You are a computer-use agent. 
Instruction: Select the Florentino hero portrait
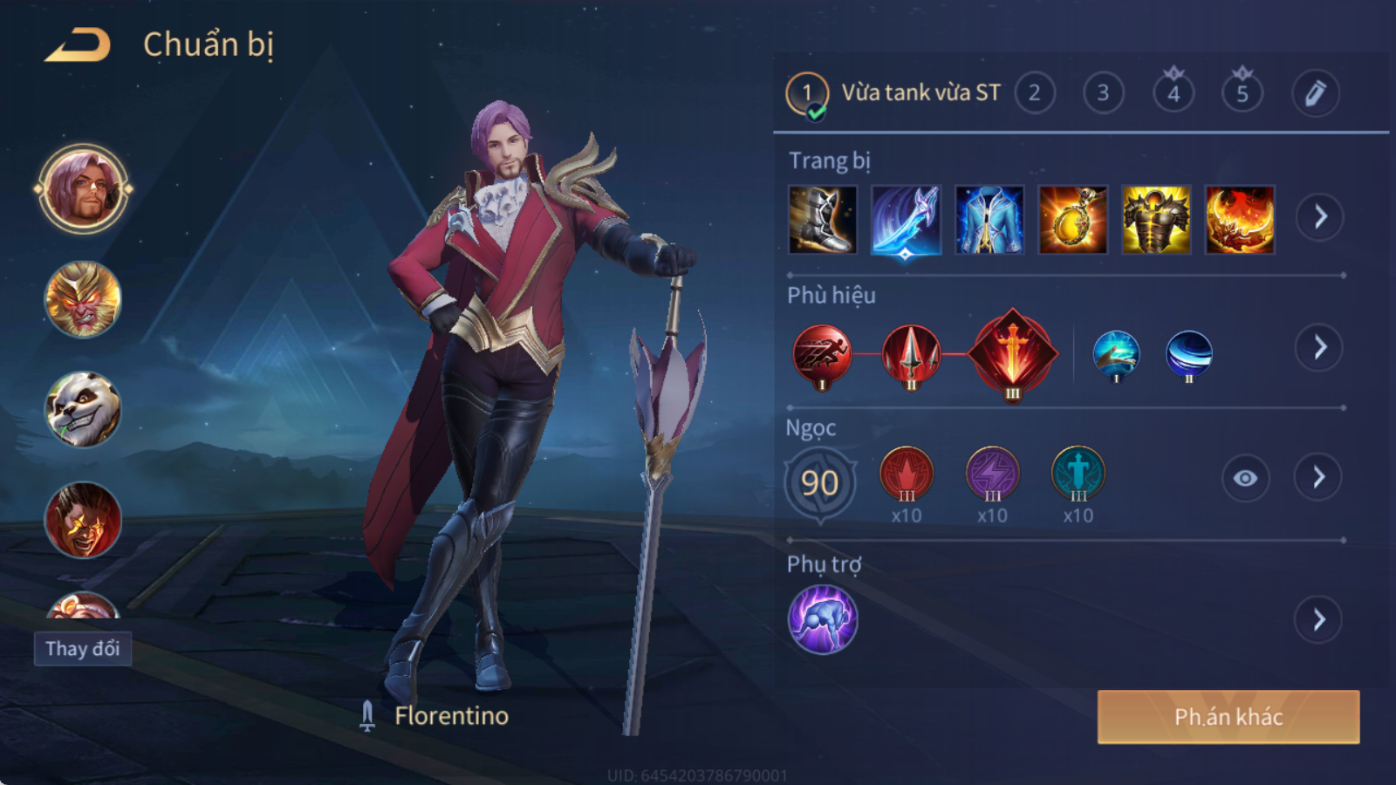pos(83,189)
